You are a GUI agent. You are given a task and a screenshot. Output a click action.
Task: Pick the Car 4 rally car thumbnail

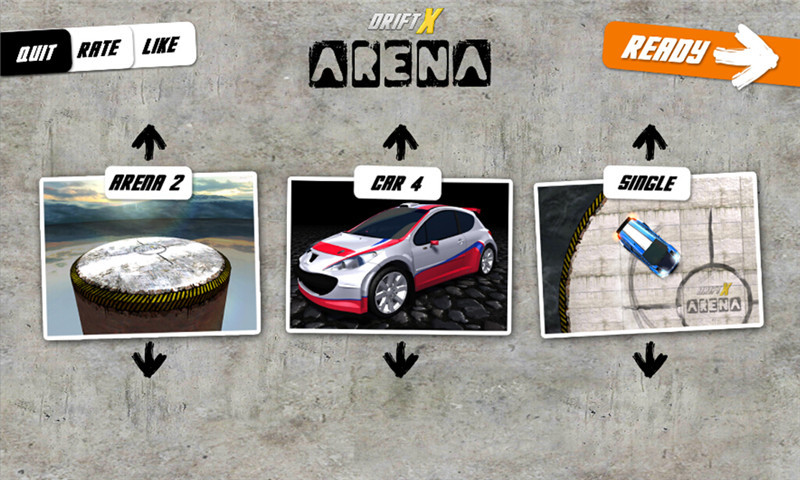coord(400,257)
